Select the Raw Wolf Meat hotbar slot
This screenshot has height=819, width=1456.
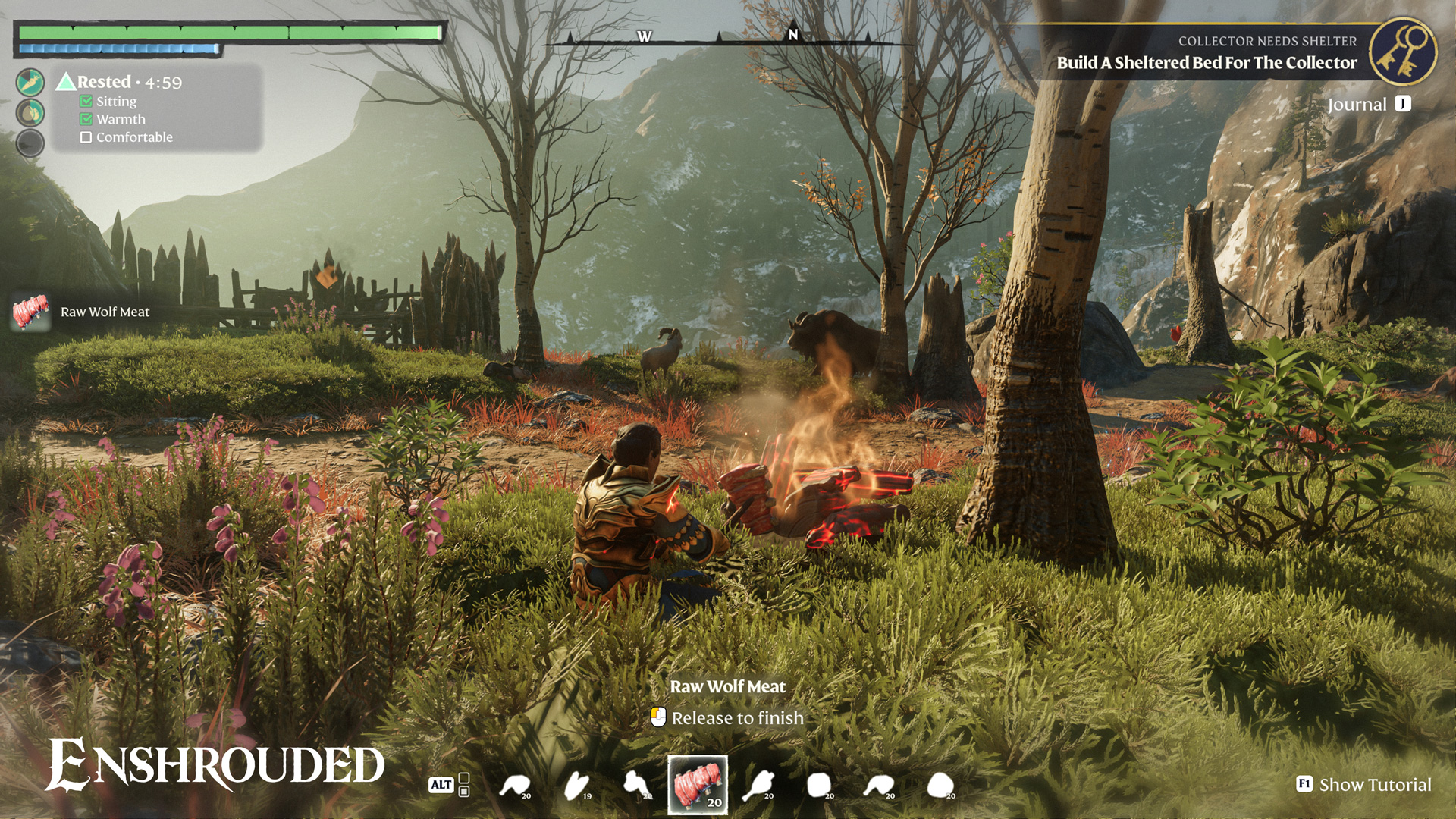(697, 785)
